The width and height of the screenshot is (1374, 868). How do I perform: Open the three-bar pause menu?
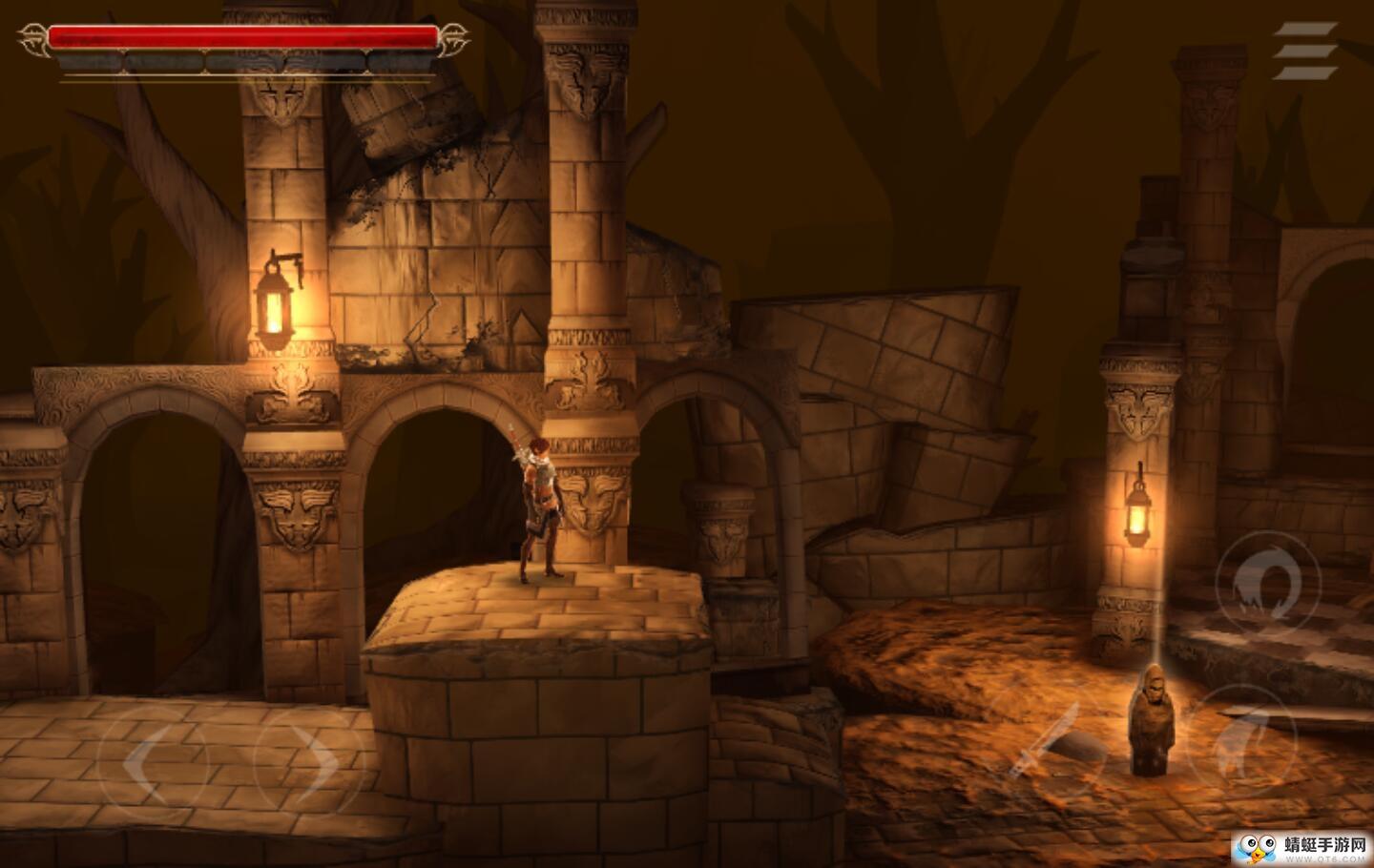coord(1303,52)
